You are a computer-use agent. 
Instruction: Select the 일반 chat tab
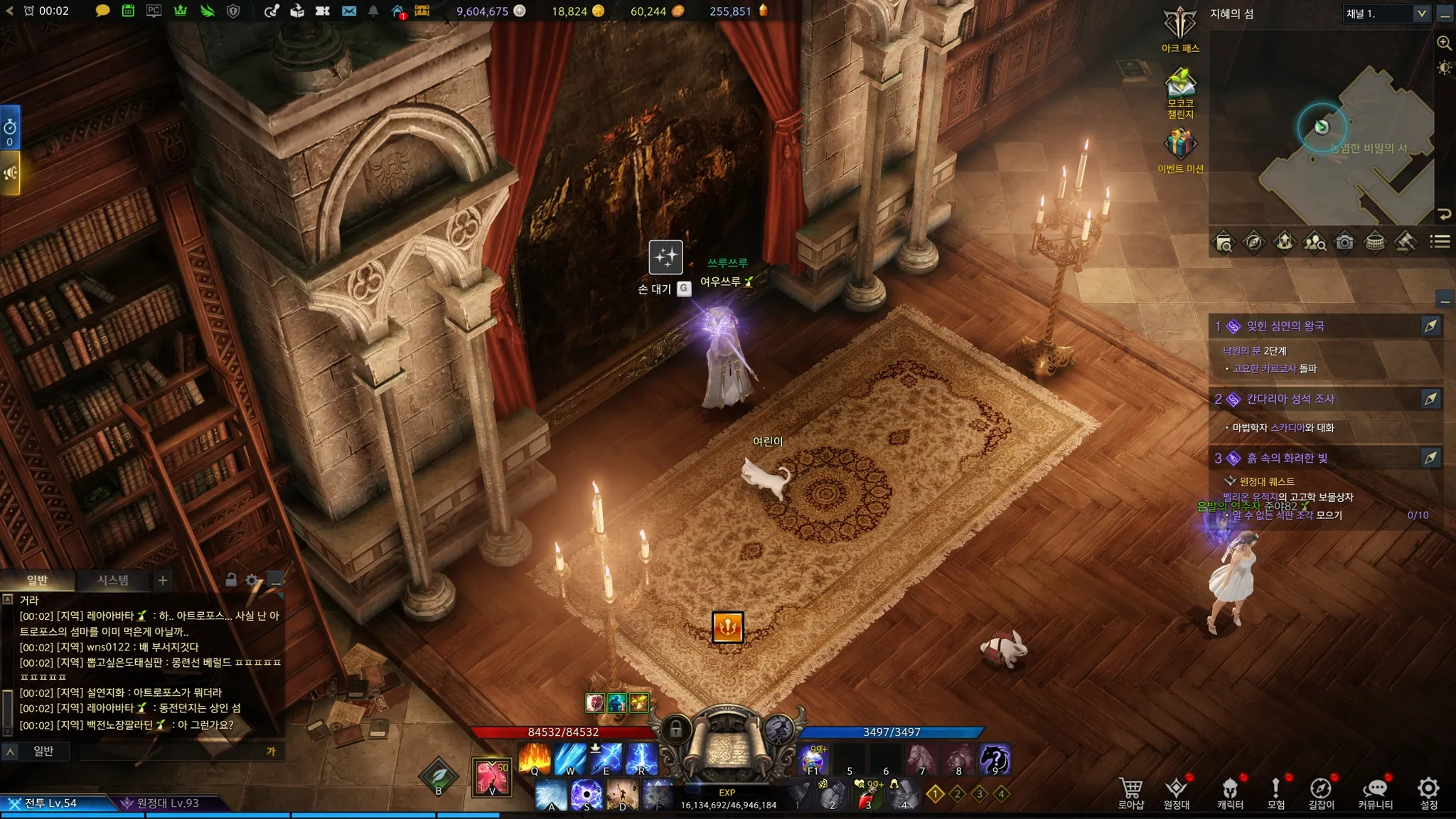[x=37, y=580]
